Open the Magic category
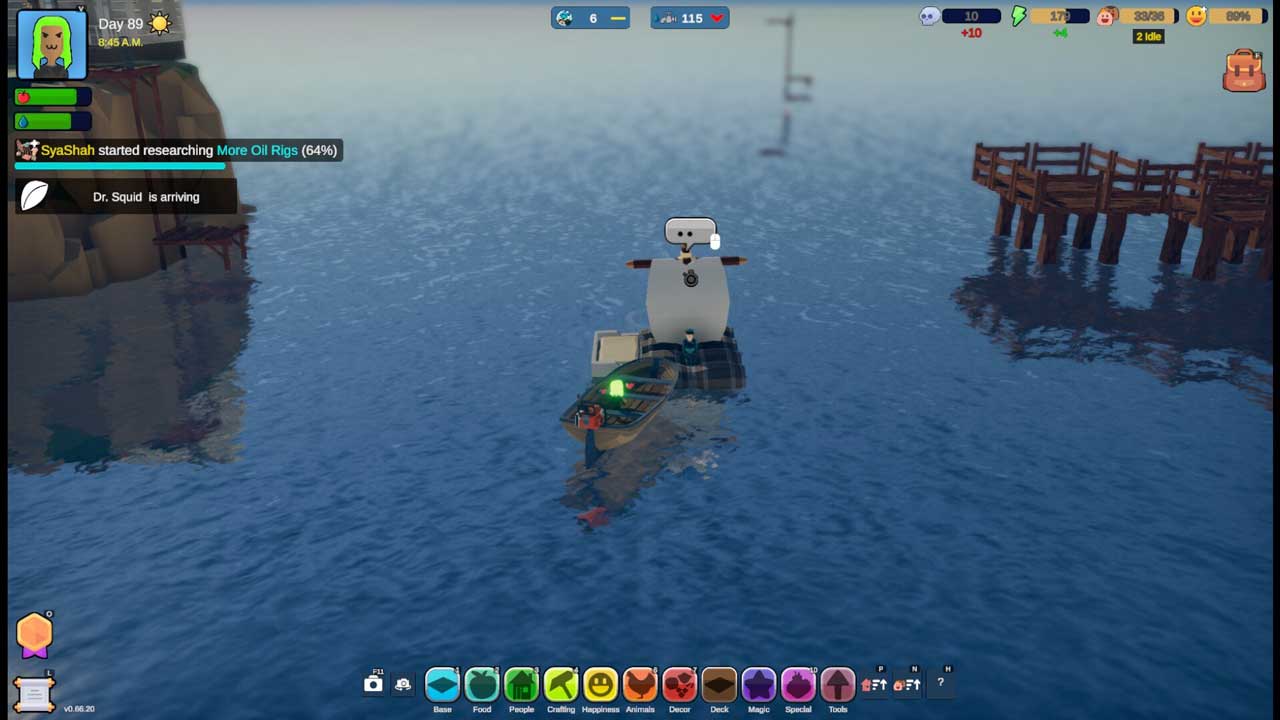 click(759, 685)
